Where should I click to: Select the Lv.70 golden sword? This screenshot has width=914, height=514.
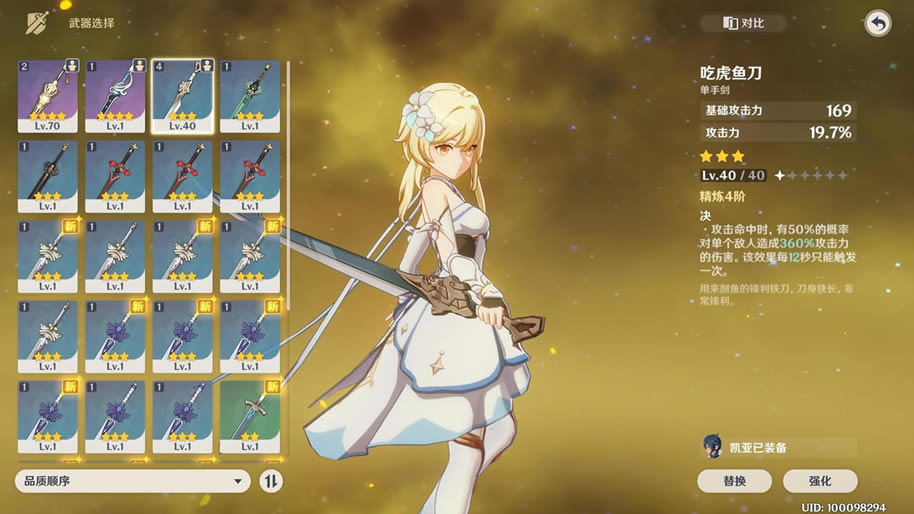pyautogui.click(x=47, y=95)
